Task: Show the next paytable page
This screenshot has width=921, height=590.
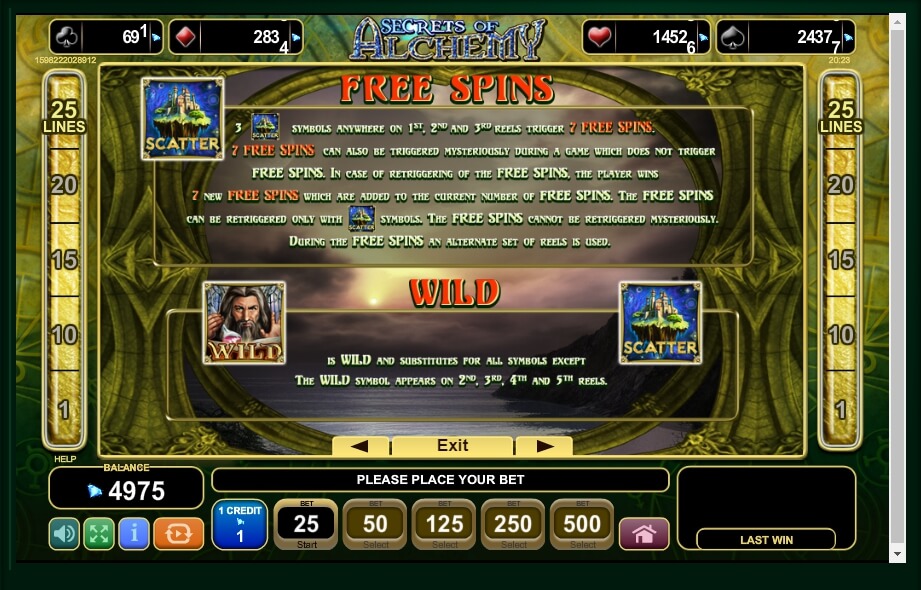Action: (545, 446)
